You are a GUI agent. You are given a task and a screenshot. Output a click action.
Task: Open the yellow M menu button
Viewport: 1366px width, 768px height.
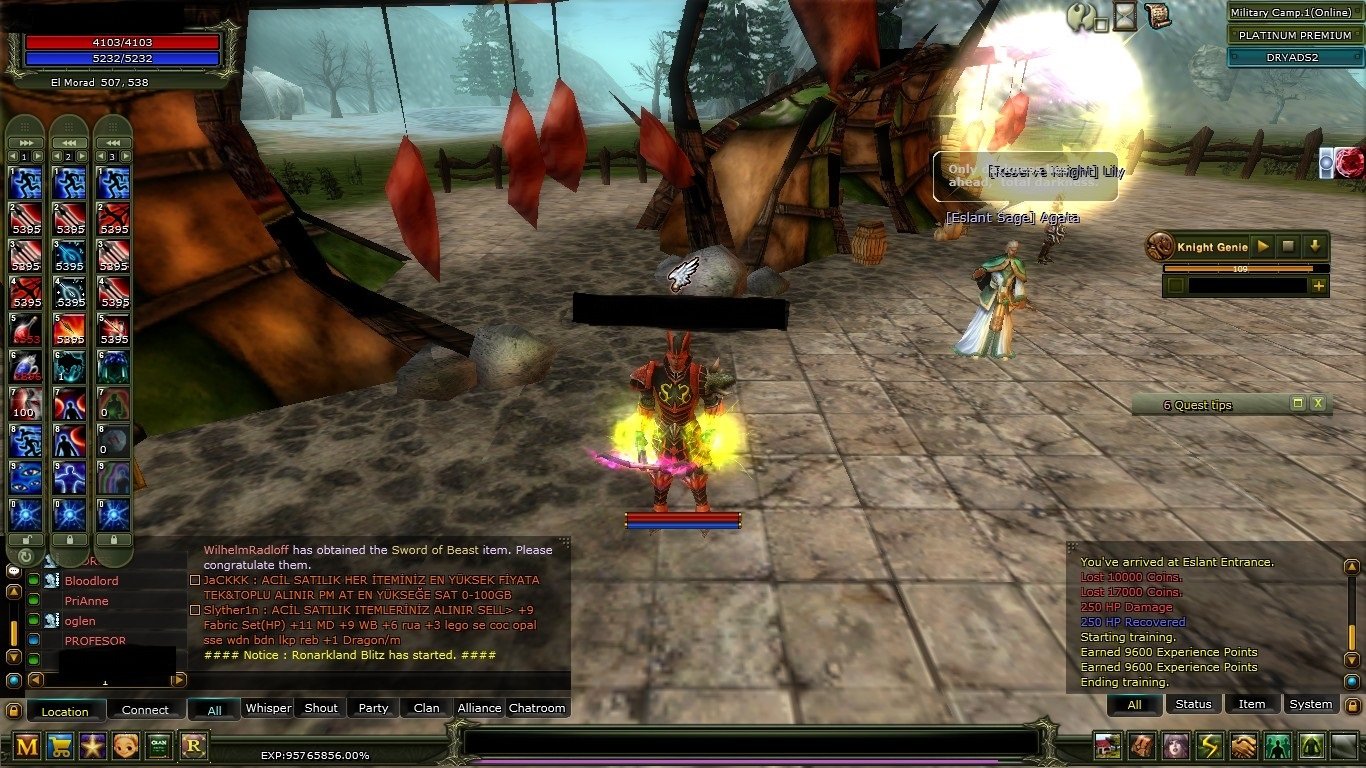pos(27,745)
